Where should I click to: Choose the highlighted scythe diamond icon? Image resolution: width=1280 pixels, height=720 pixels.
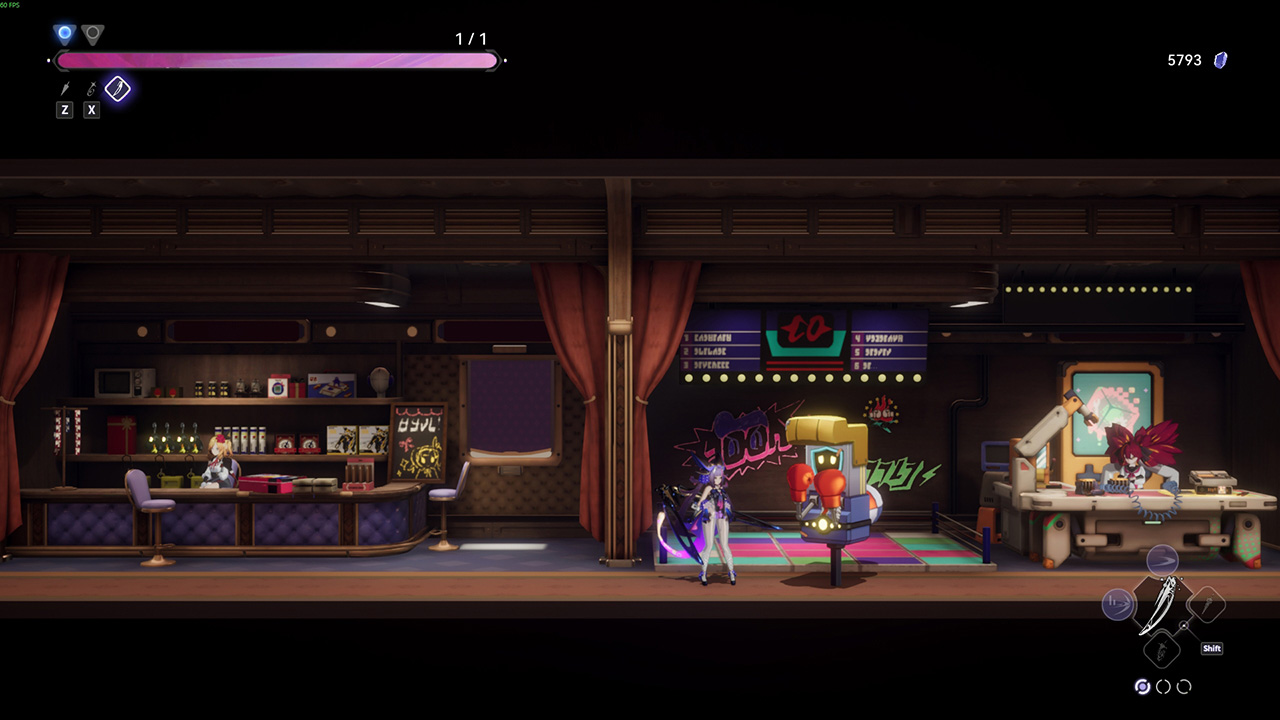tap(118, 89)
